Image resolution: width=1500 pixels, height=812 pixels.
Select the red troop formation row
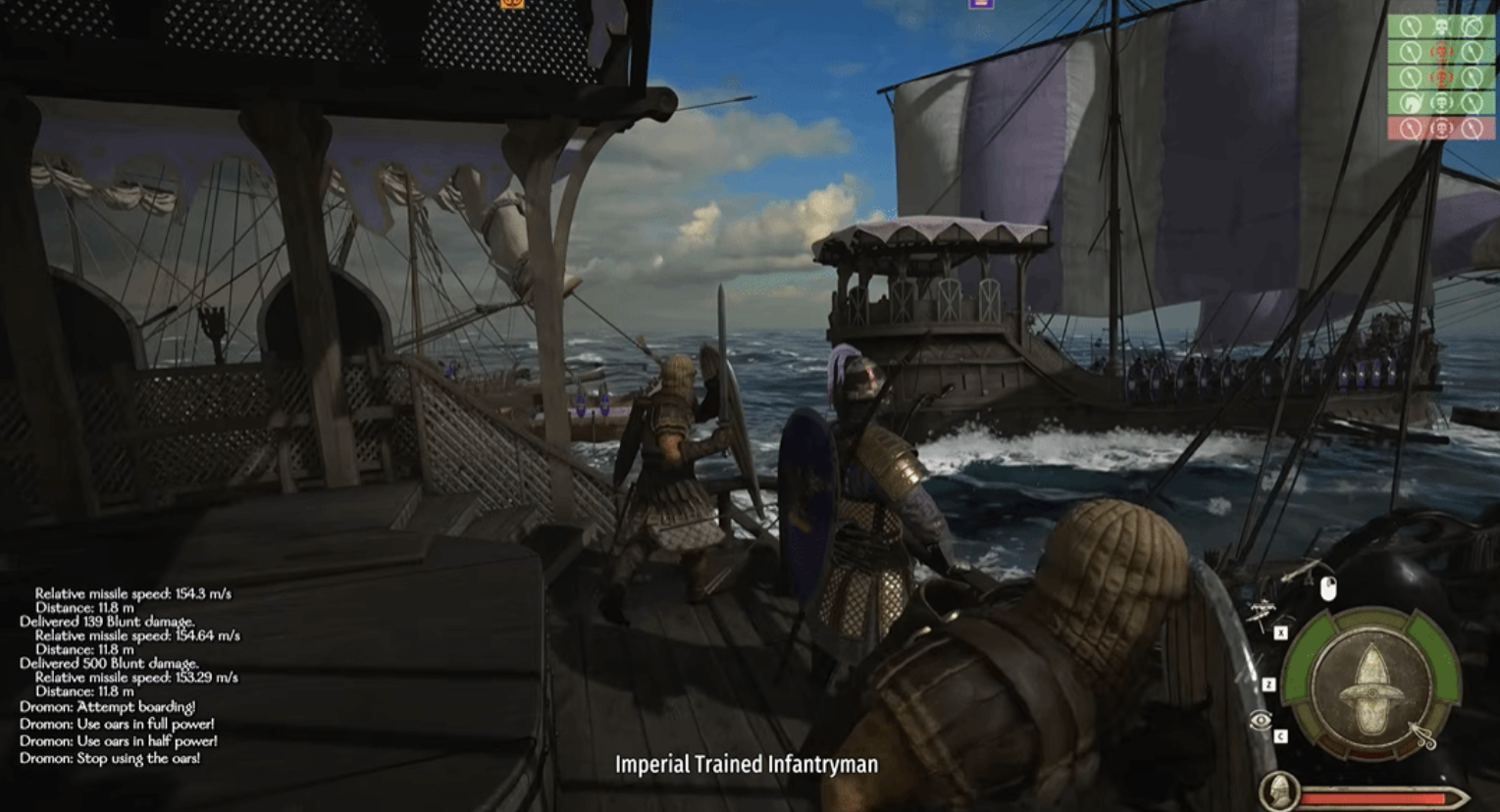coord(1440,127)
